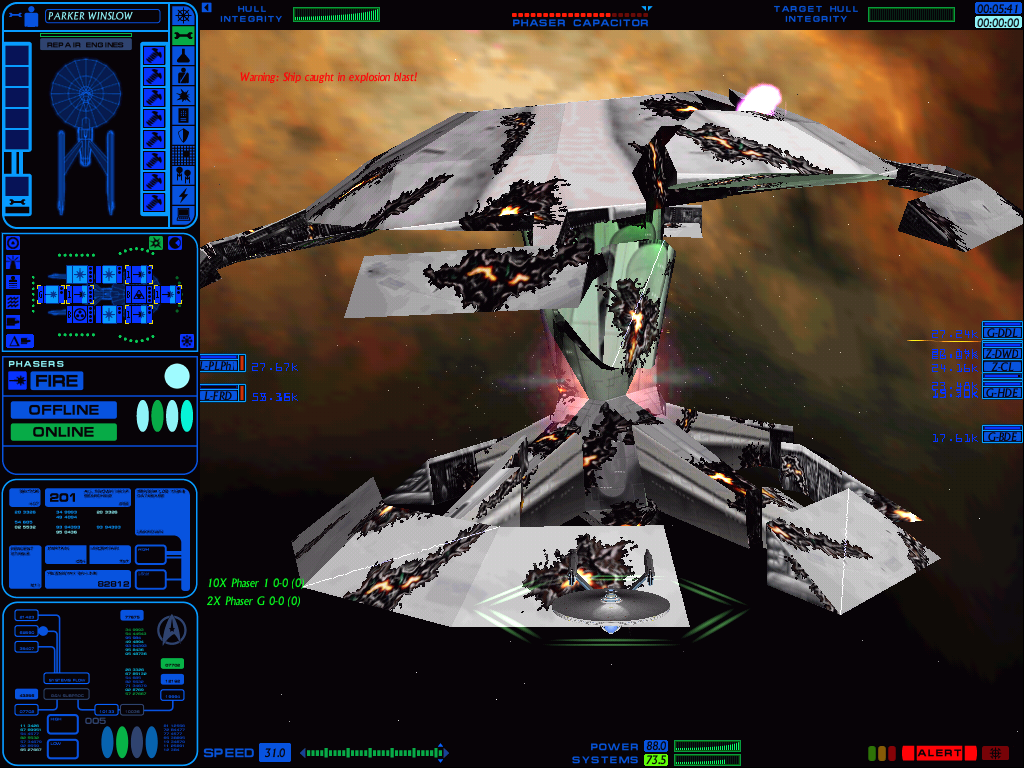This screenshot has width=1024, height=768.
Task: Click the speed slider bar
Action: click(374, 752)
